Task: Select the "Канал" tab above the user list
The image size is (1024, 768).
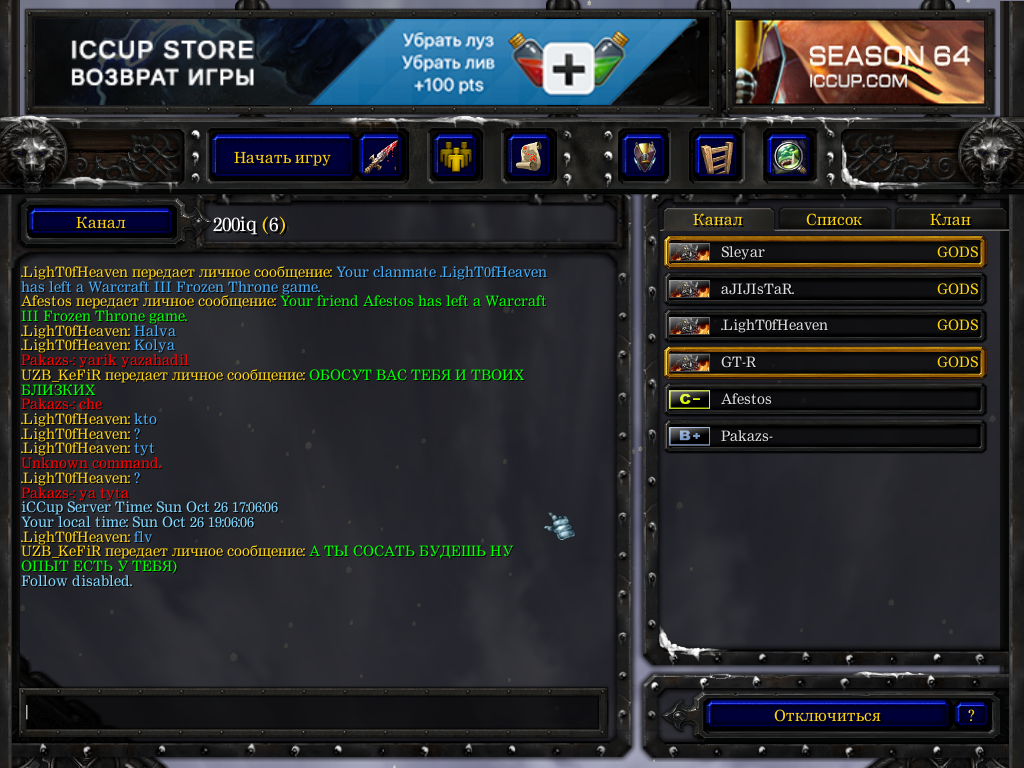Action: point(717,220)
